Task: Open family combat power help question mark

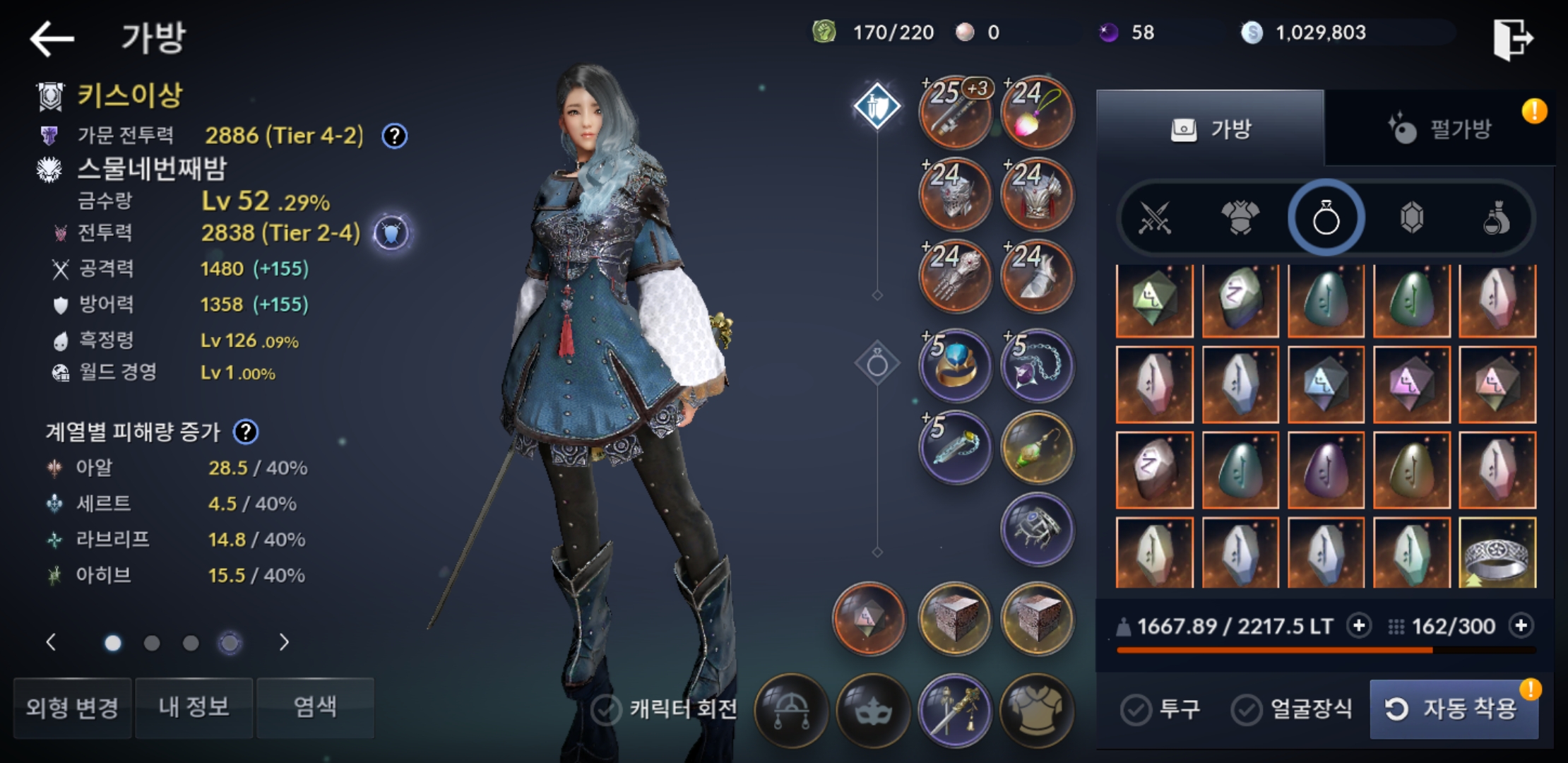Action: [394, 136]
